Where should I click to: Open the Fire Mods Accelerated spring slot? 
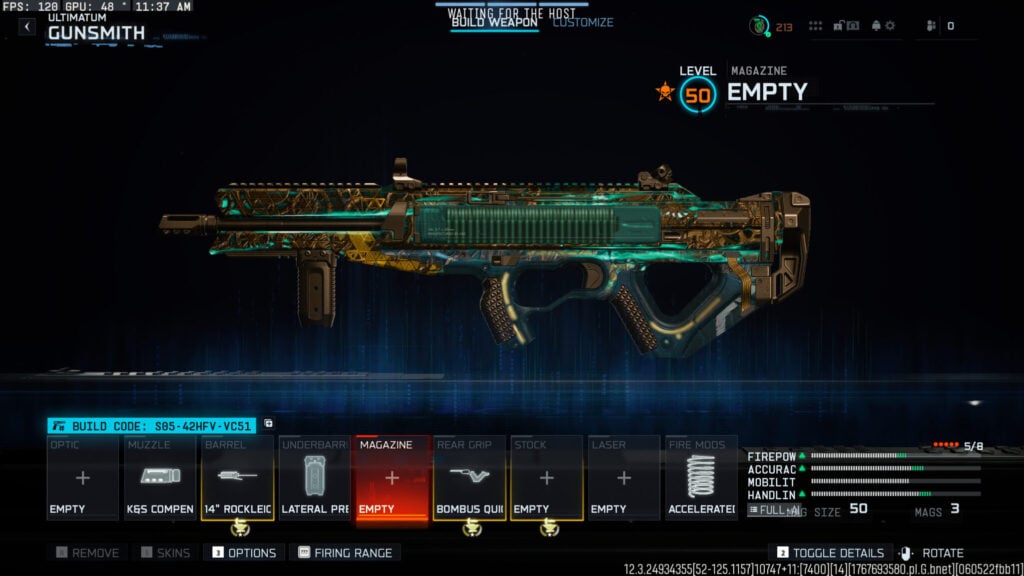point(701,478)
